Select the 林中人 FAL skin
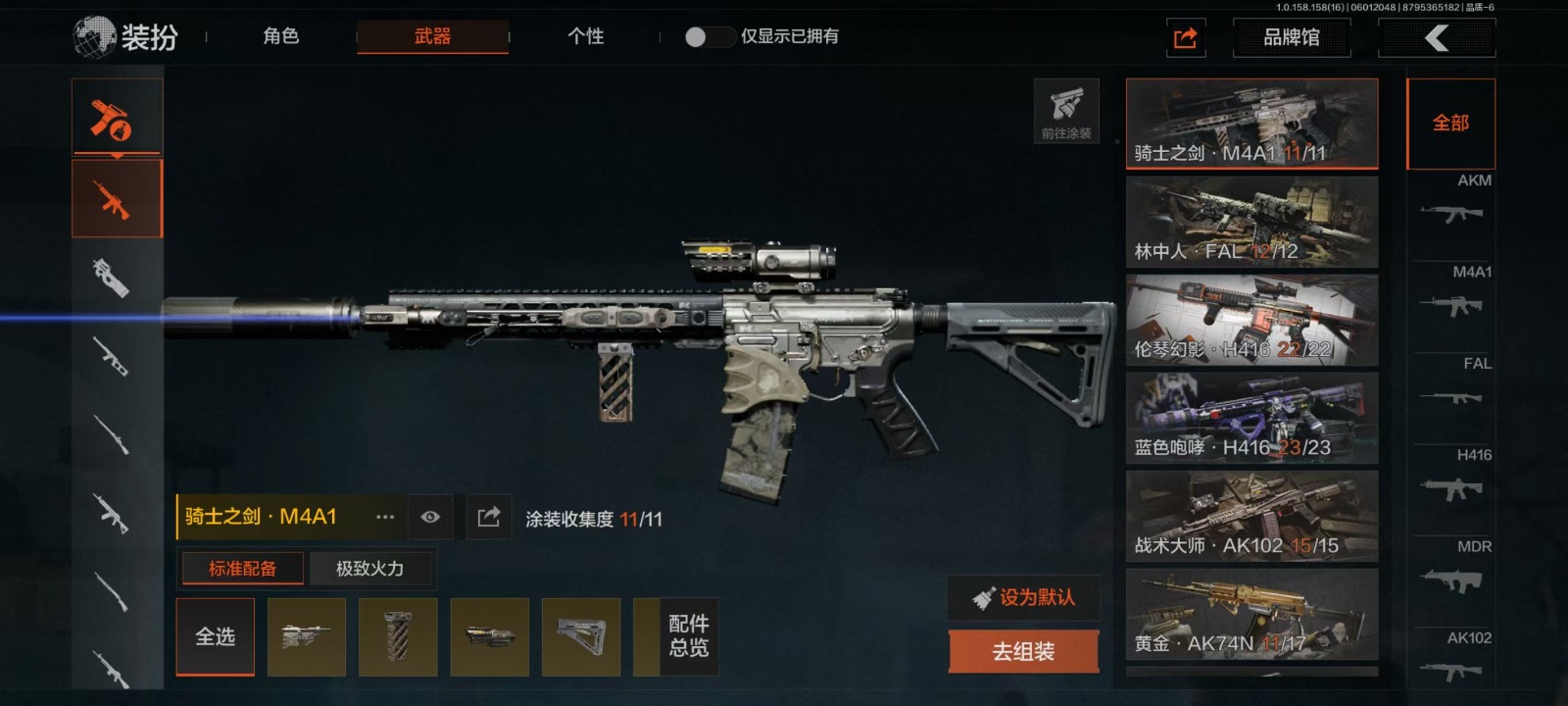Image resolution: width=1568 pixels, height=706 pixels. click(1251, 222)
